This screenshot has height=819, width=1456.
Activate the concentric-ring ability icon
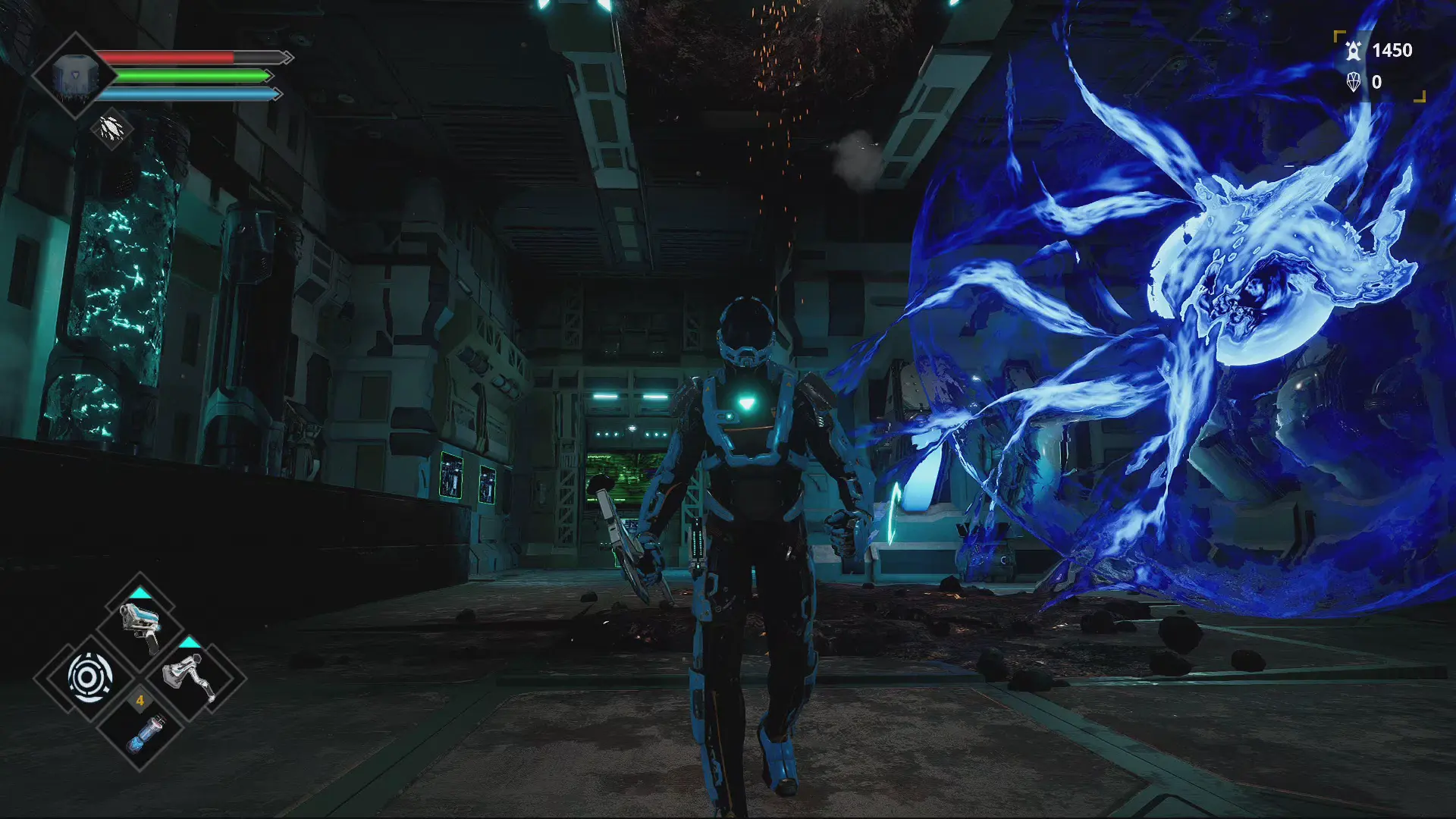[90, 676]
